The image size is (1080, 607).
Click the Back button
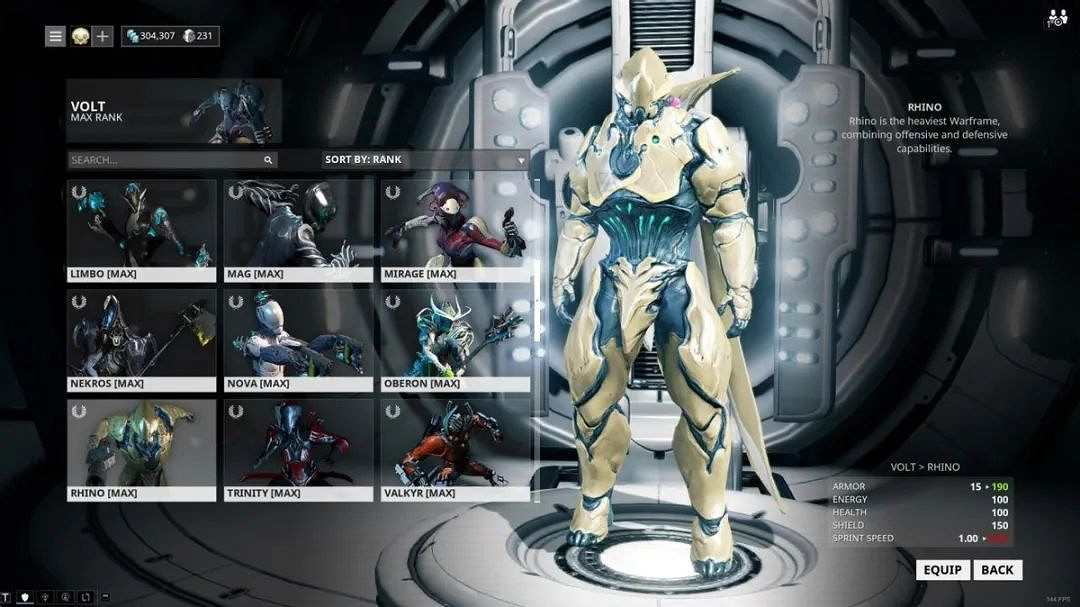tap(997, 570)
